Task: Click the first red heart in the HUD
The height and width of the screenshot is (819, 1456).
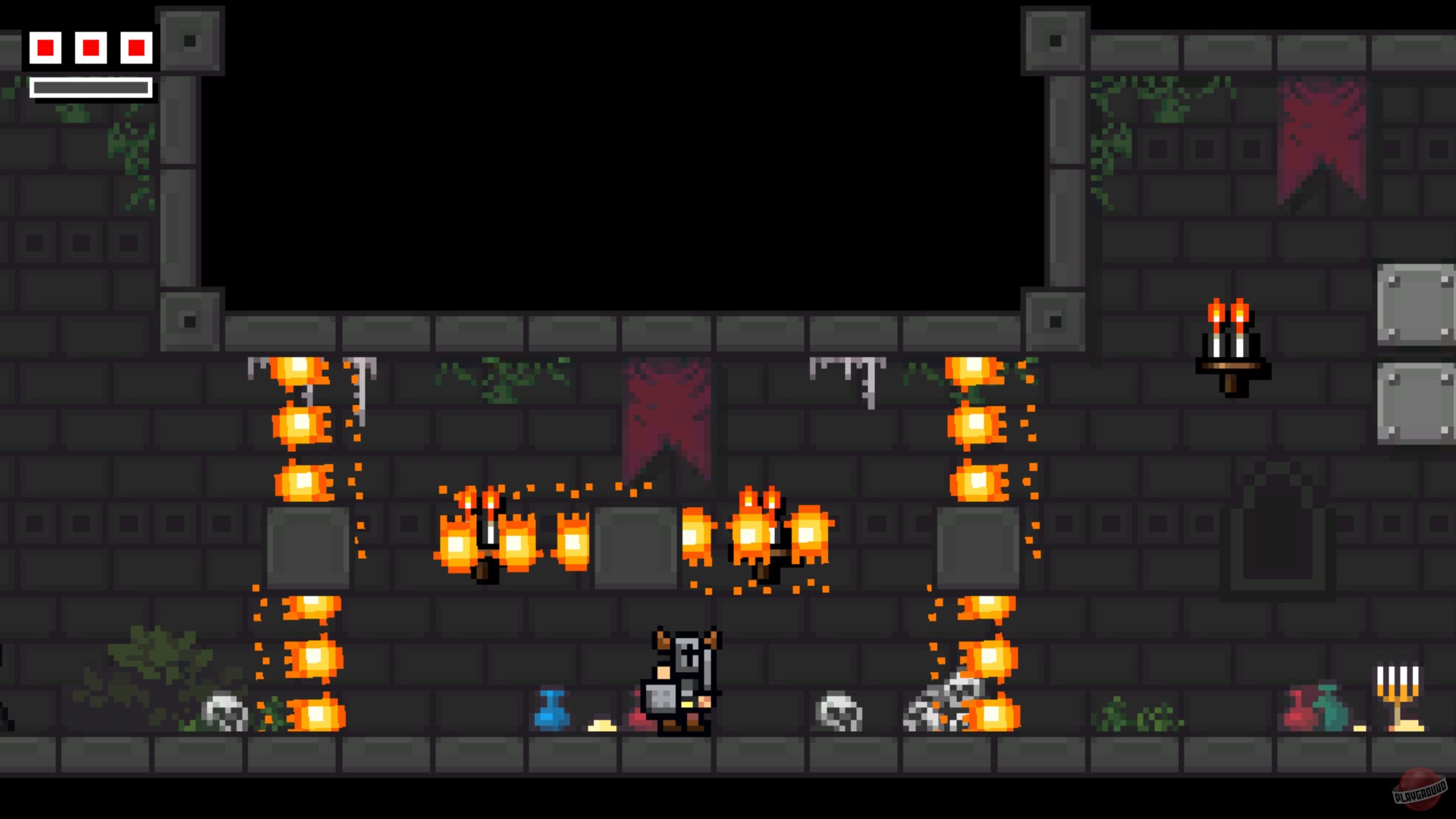Action: pyautogui.click(x=47, y=48)
